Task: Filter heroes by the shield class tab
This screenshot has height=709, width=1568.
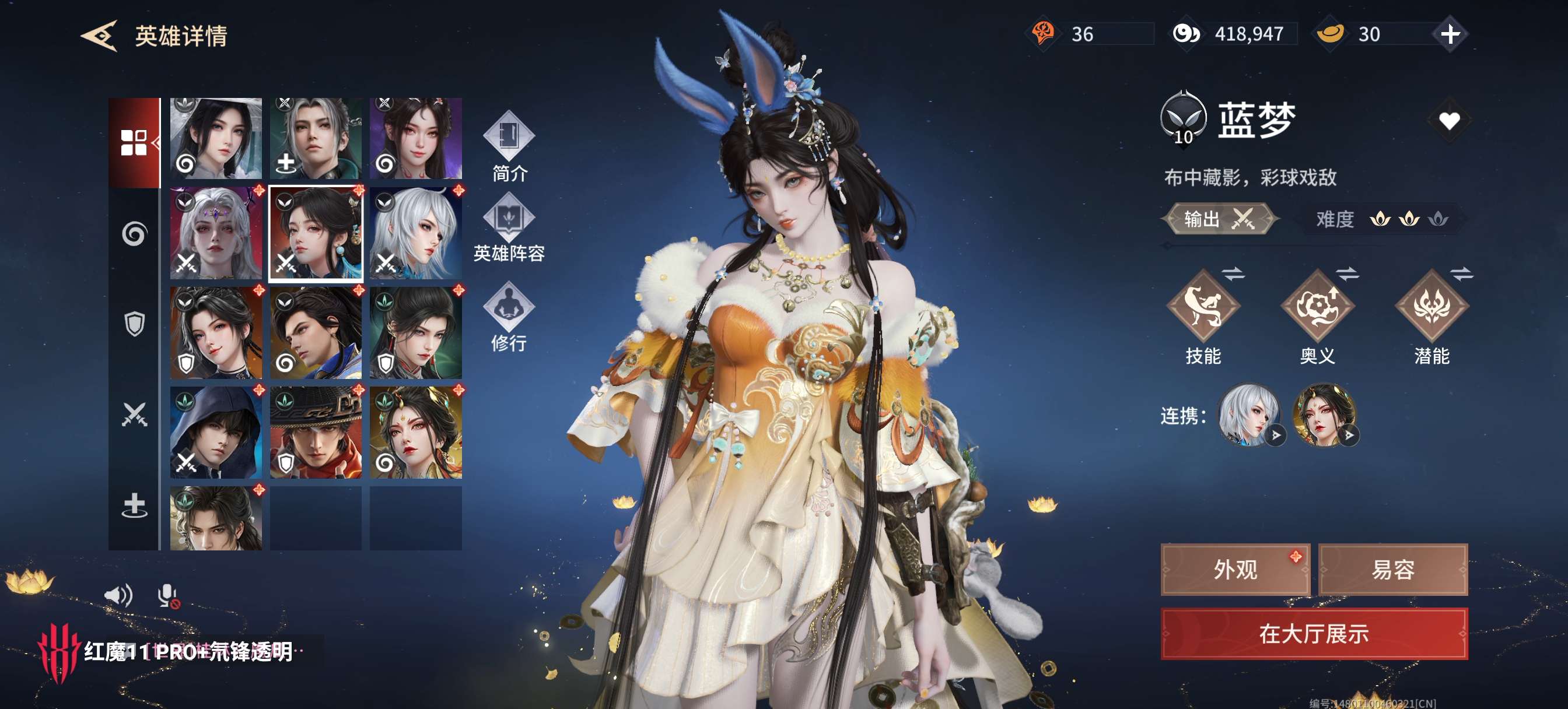Action: (134, 324)
